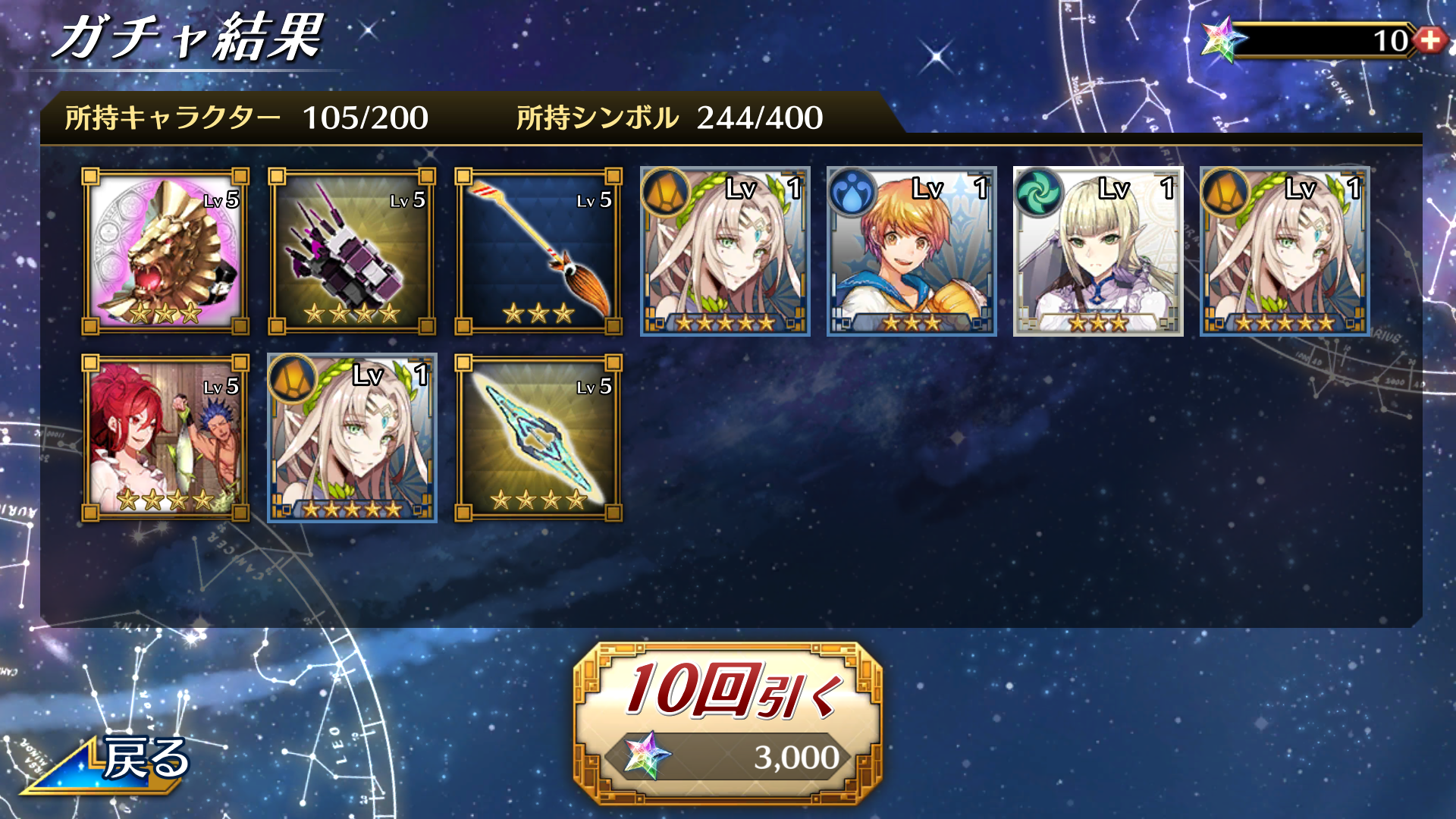The width and height of the screenshot is (1456, 819).
Task: Select the teal crystal blade symbol card
Action: pyautogui.click(x=538, y=438)
